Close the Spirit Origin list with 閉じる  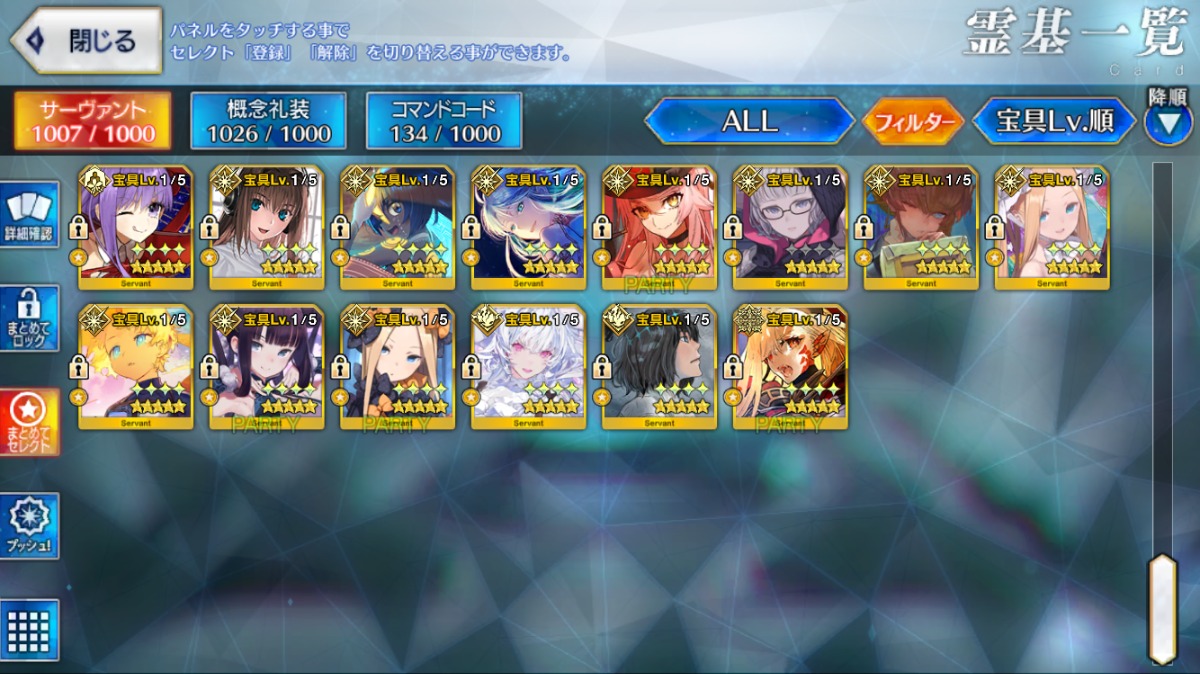[x=86, y=41]
